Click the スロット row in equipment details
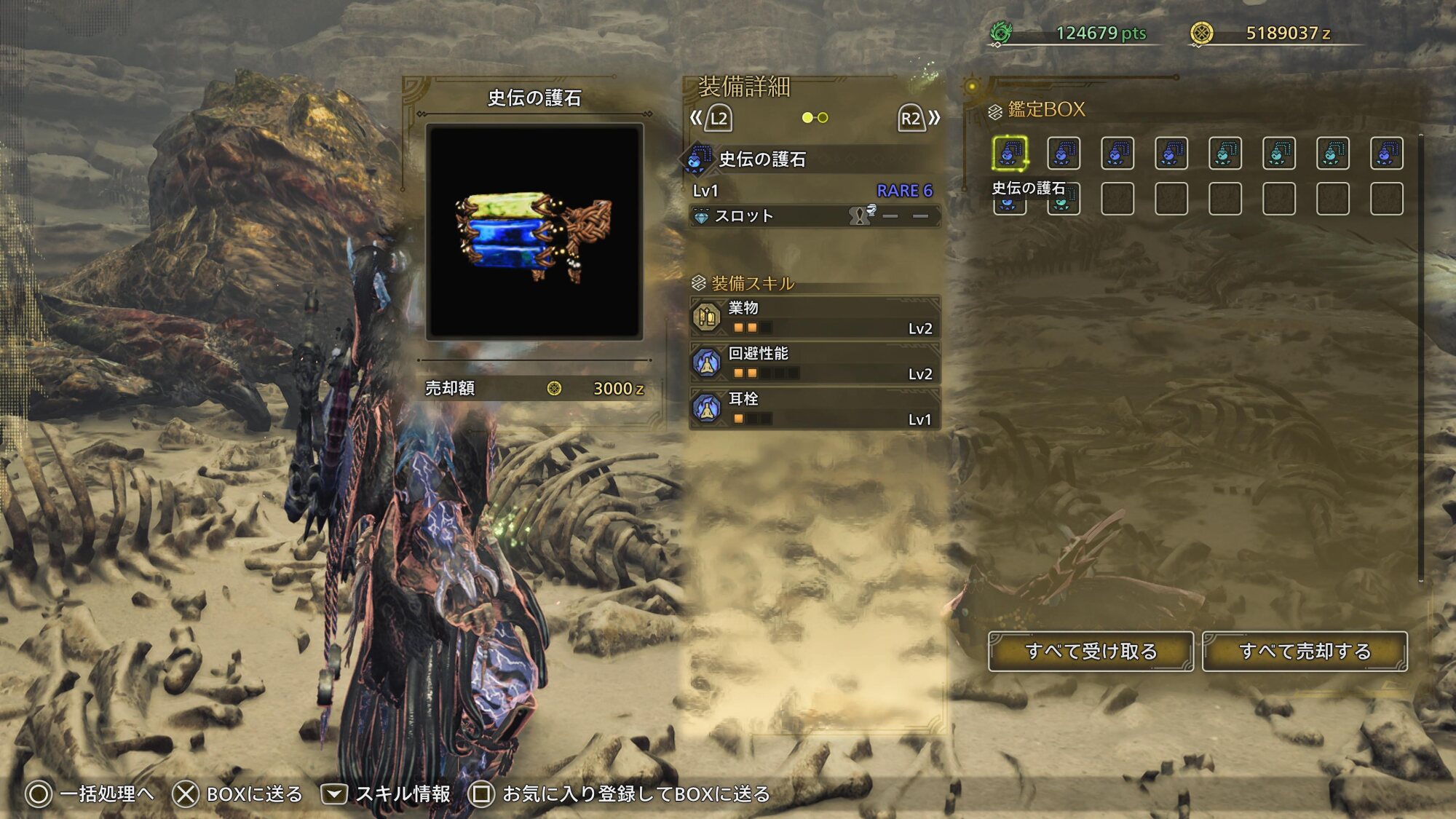The image size is (1456, 819). 815,216
